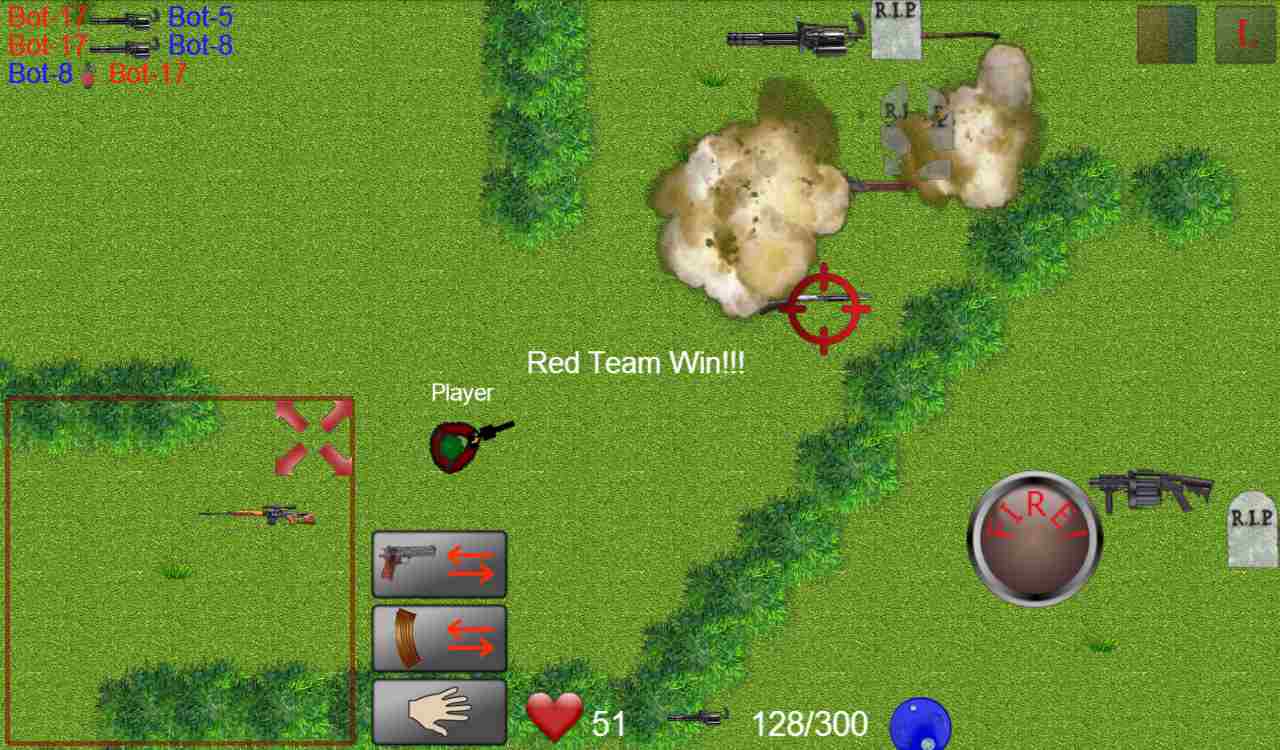Select the Bot-5 name in the kill feed
Viewport: 1280px width, 750px height.
click(201, 16)
